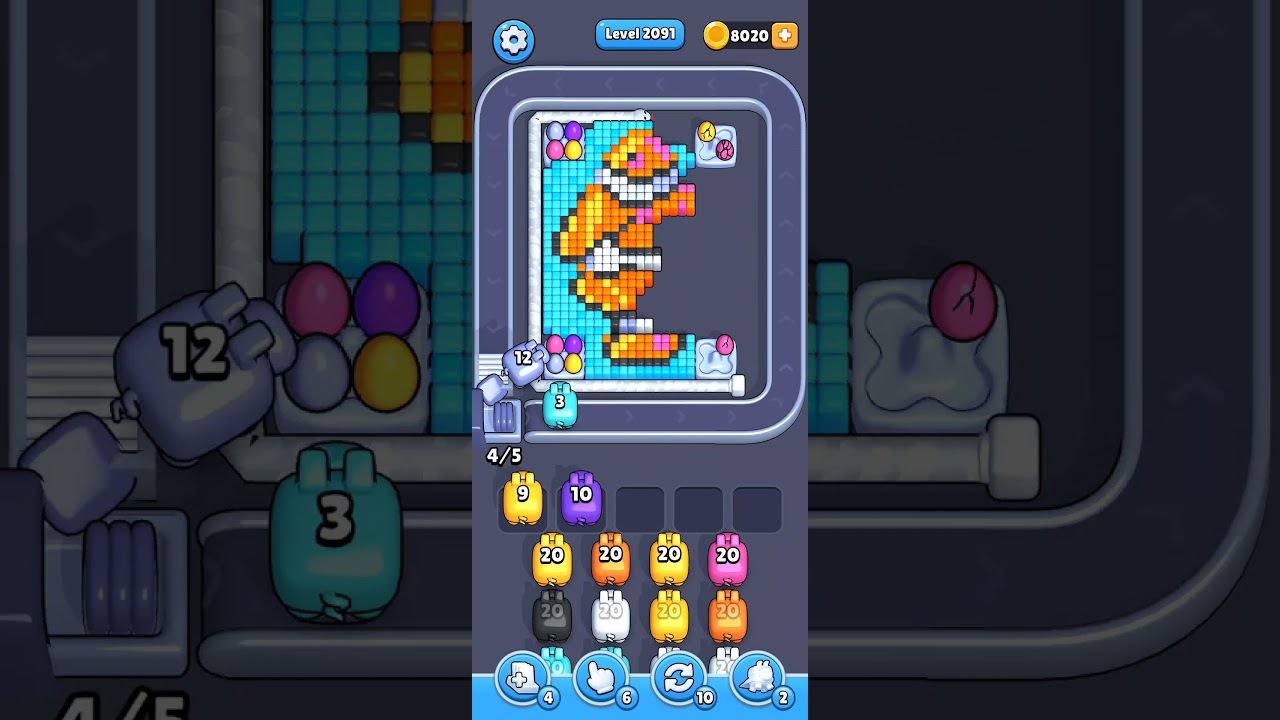Select the orange brick labeled 20

610,558
